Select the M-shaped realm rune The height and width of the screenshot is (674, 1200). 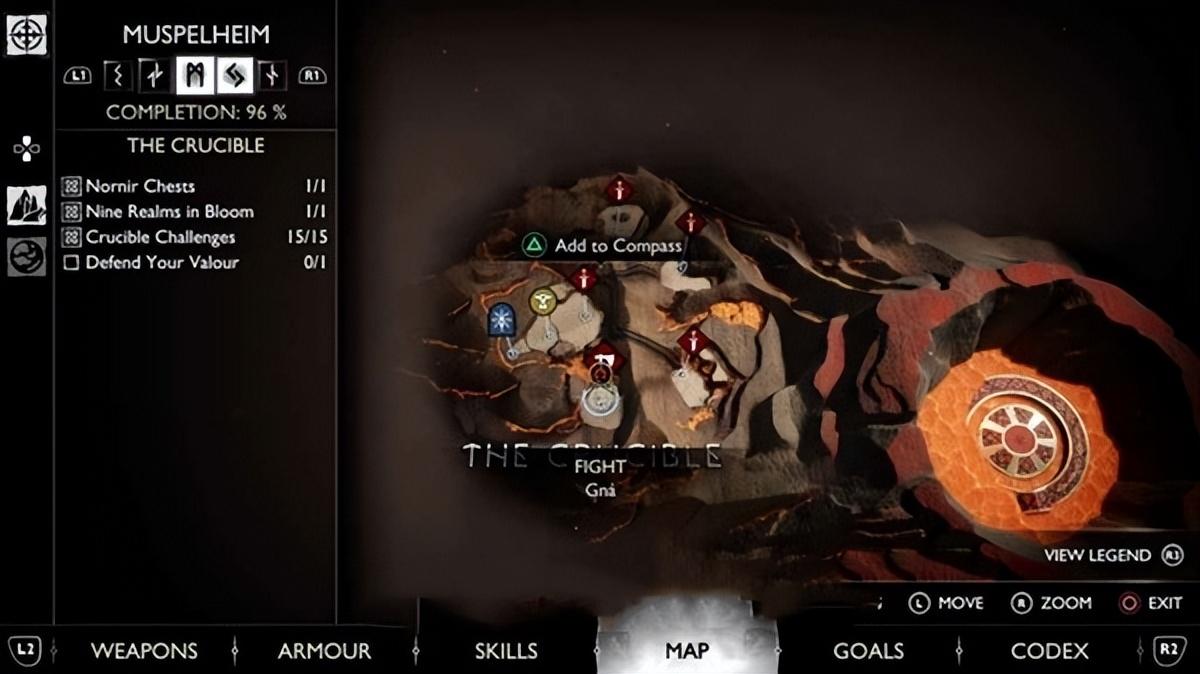pyautogui.click(x=195, y=75)
